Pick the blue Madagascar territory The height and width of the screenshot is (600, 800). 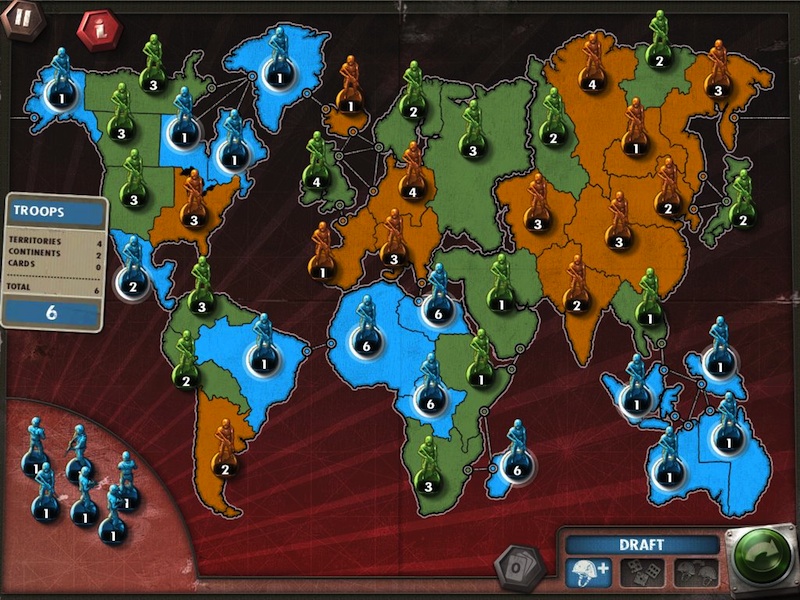click(515, 464)
